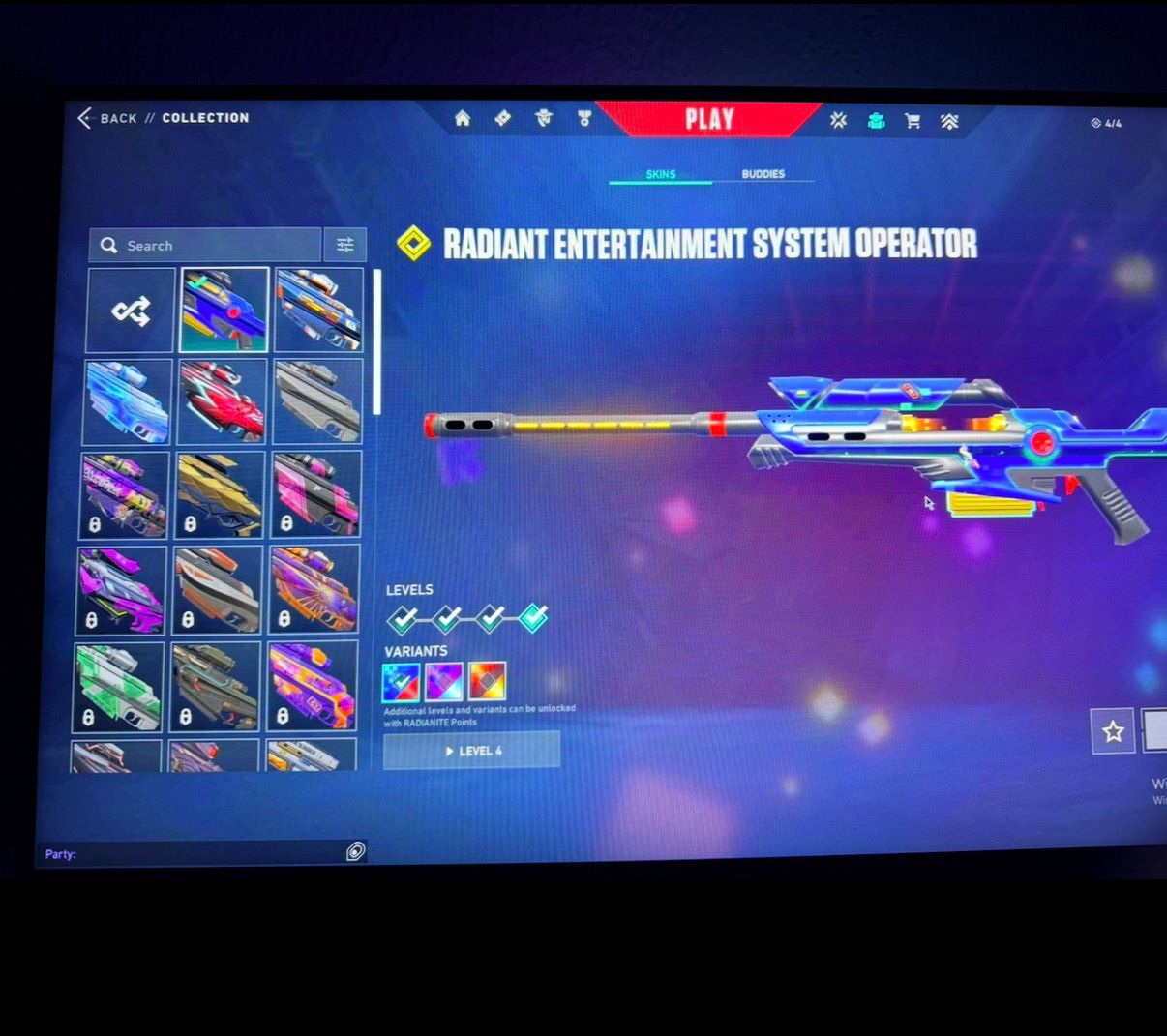Switch to the Buddies tab
This screenshot has width=1167, height=1036.
(763, 174)
